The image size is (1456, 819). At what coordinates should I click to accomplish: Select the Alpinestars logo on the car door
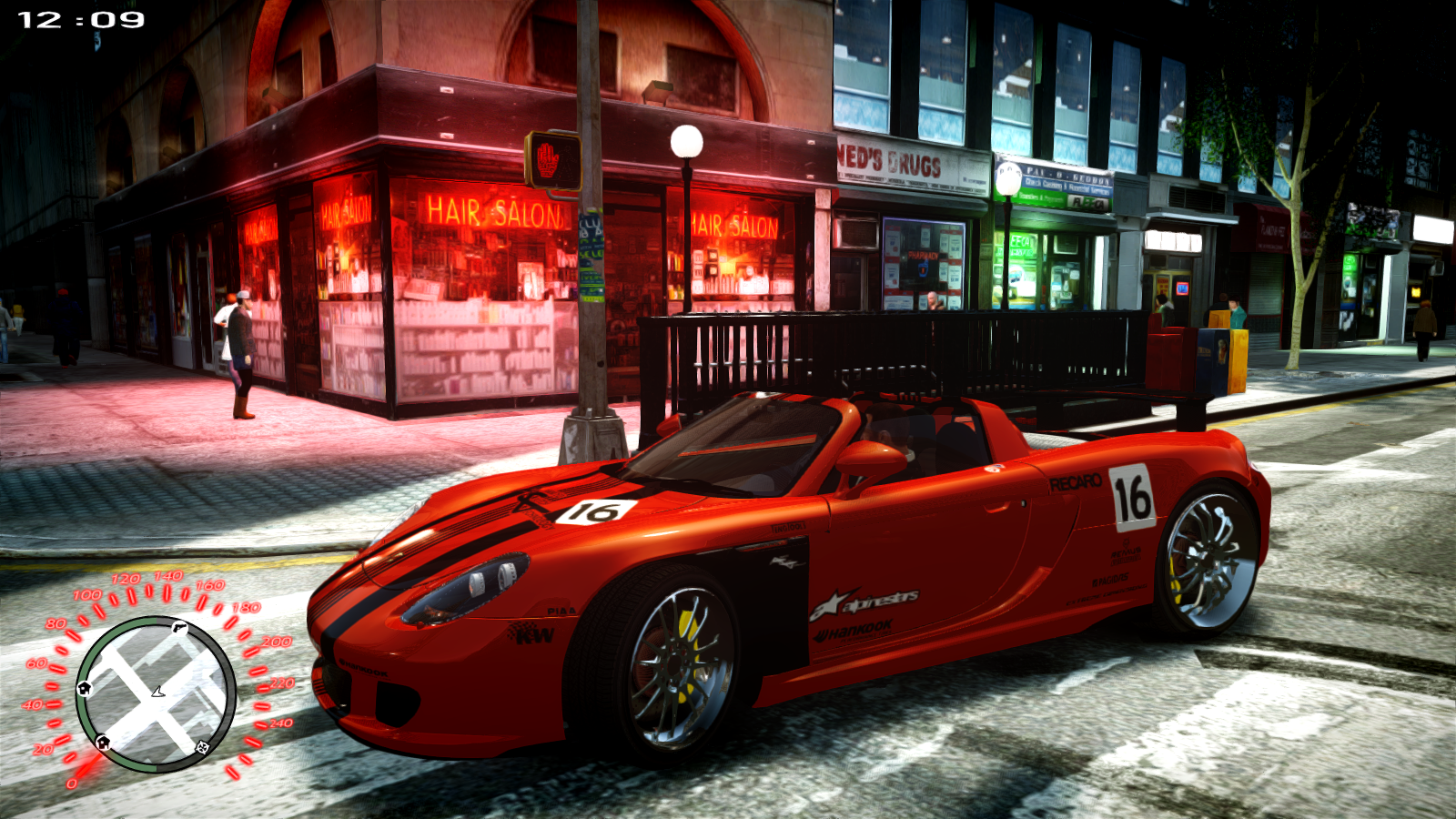(x=866, y=602)
